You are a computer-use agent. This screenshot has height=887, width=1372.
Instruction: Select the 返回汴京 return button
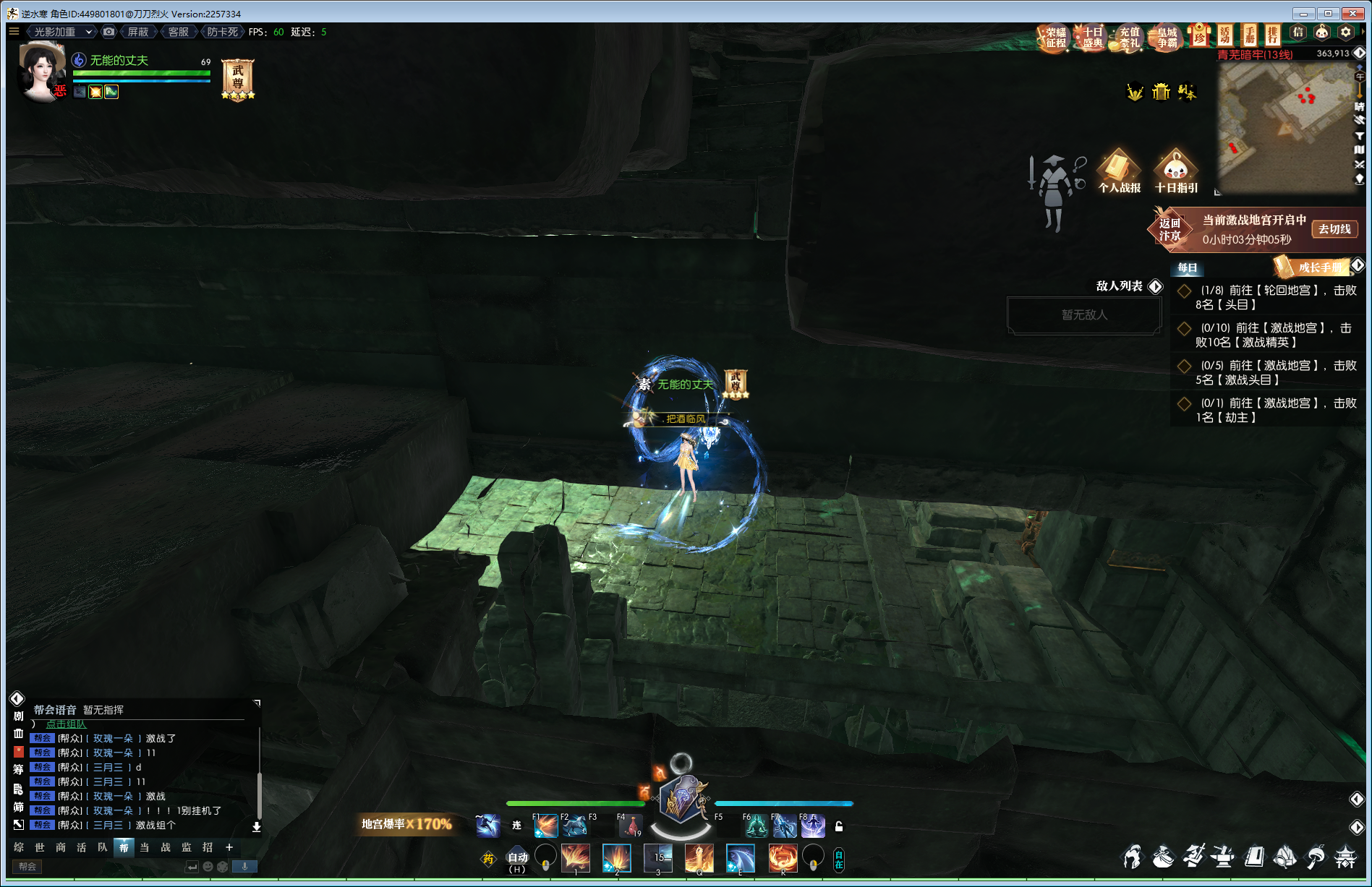[x=1169, y=229]
